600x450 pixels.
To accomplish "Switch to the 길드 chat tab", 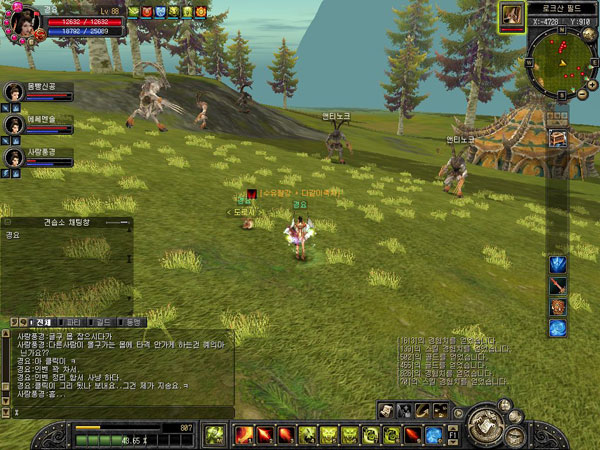I will coord(103,322).
